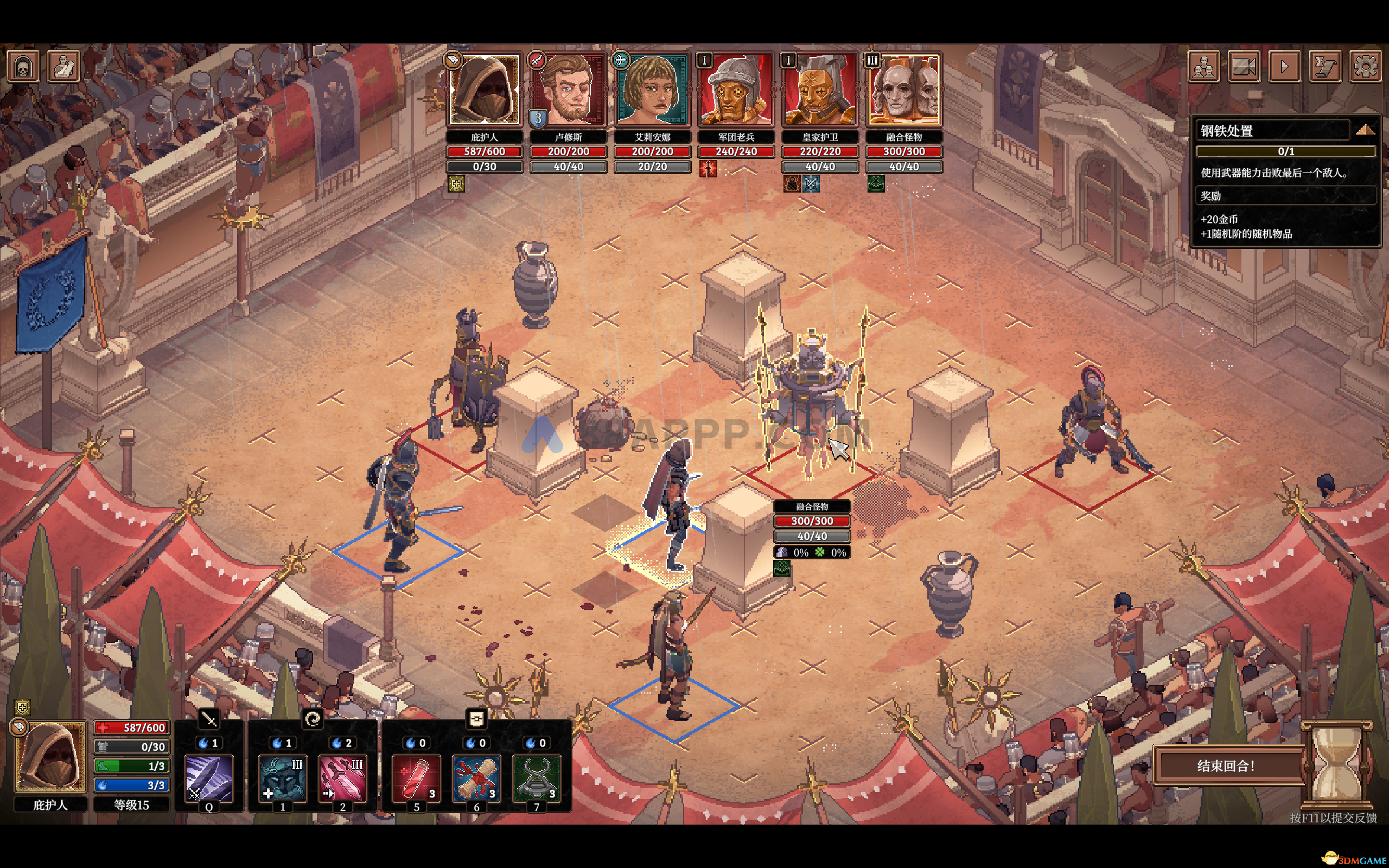Viewport: 1389px width, 868px height.
Task: Open the party management icon top-right
Action: pyautogui.click(x=1204, y=66)
